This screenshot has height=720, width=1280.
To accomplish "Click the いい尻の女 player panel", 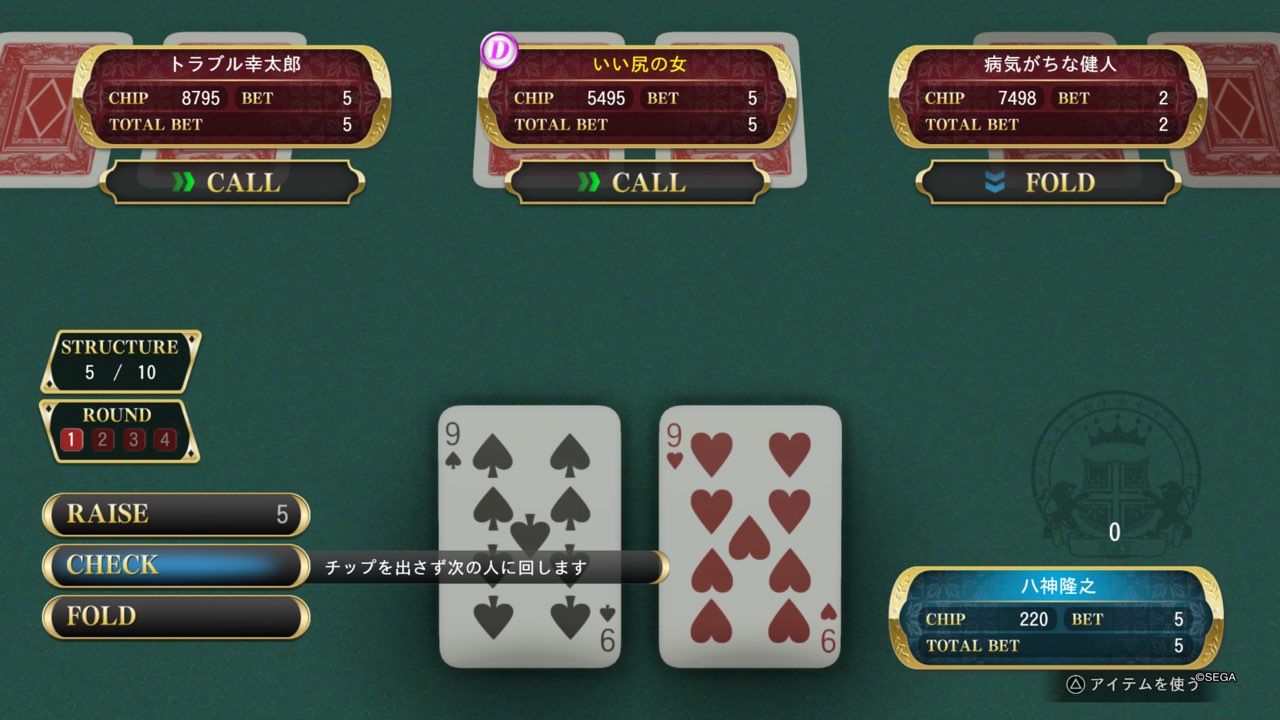I will tap(637, 96).
